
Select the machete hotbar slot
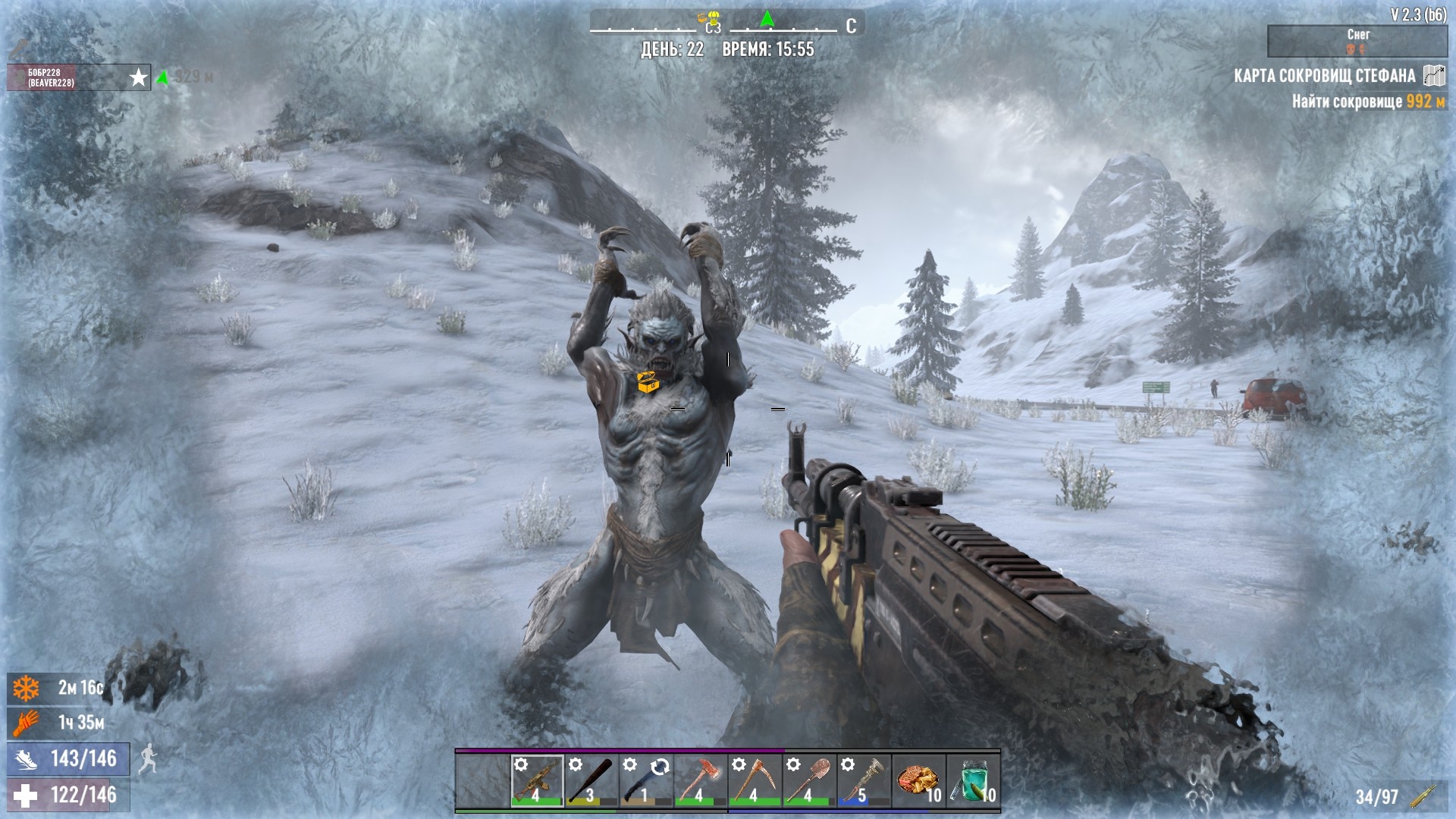tap(646, 780)
